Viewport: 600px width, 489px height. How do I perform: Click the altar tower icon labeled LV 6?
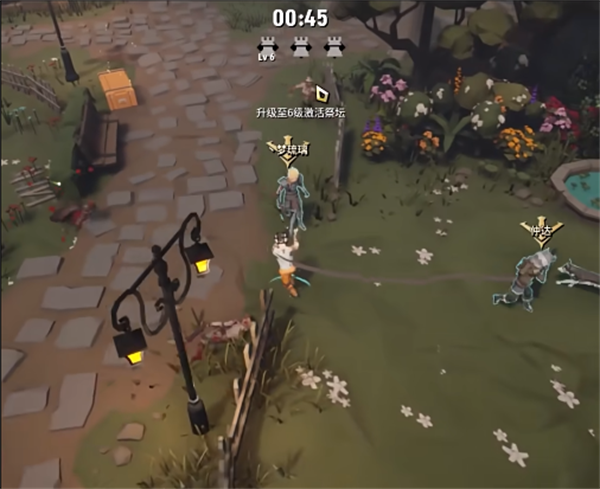pyautogui.click(x=267, y=46)
